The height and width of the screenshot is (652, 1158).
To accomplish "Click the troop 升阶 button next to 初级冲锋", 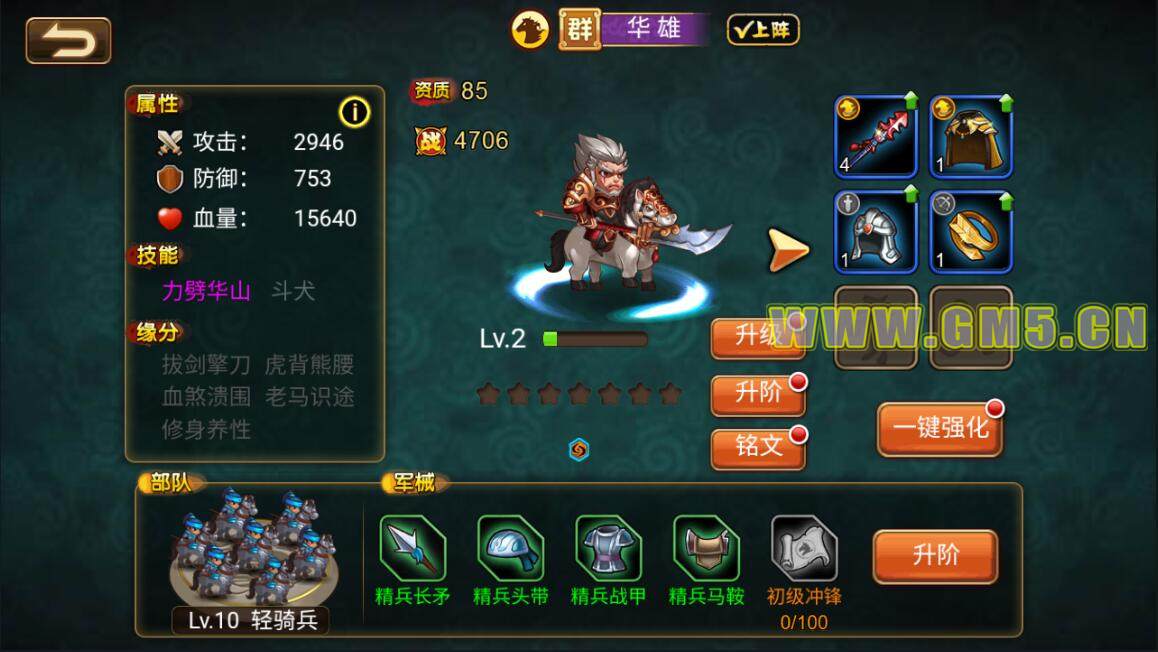I will click(x=935, y=556).
